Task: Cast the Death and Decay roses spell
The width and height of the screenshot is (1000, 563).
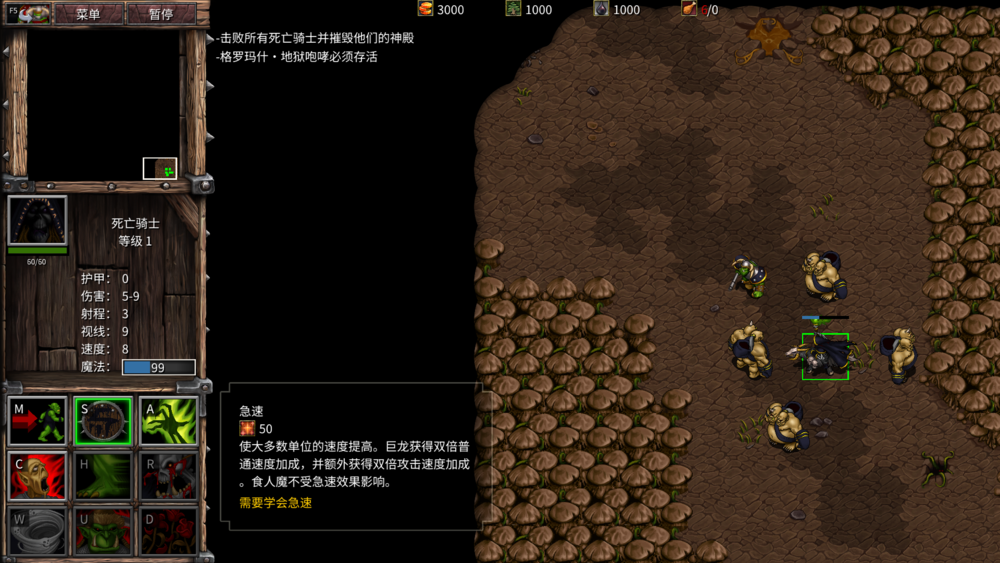Action: pyautogui.click(x=168, y=531)
